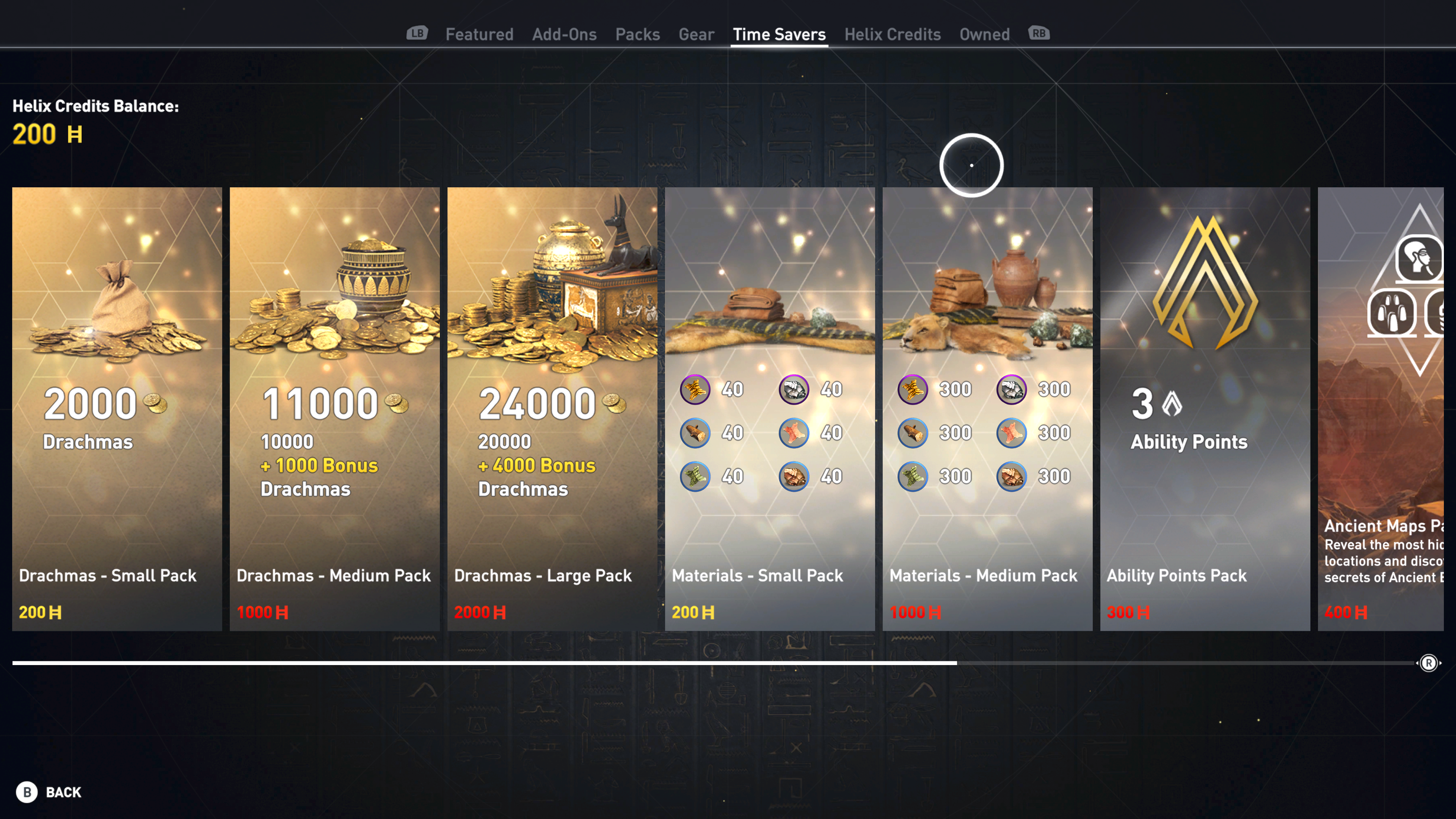Open the Add-Ons tab

564,35
